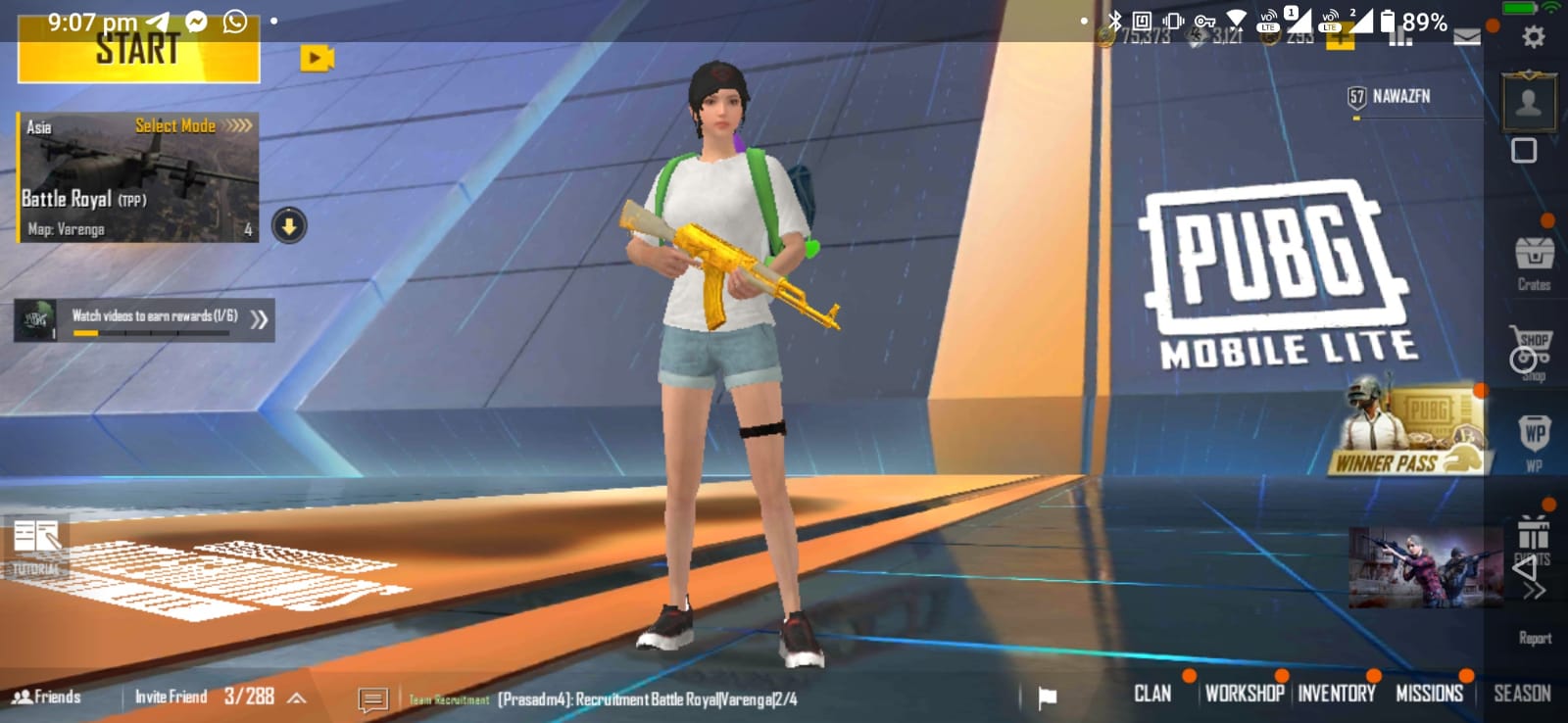The image size is (1568, 723).
Task: Open Select Mode for Battle Royal
Action: point(193,125)
